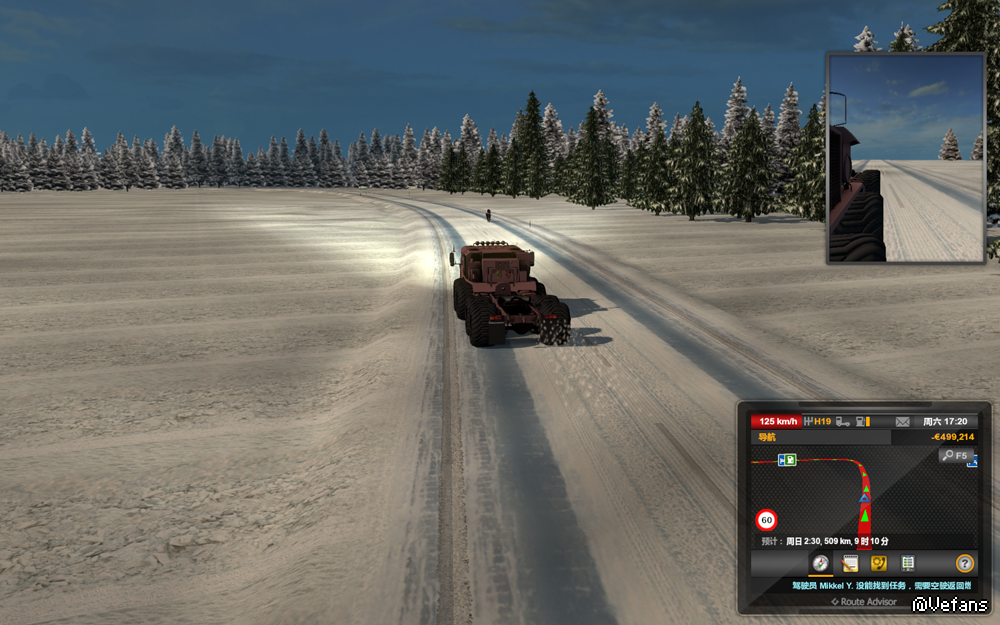Click the side mirror view panel
This screenshot has width=1000, height=625.
click(906, 158)
